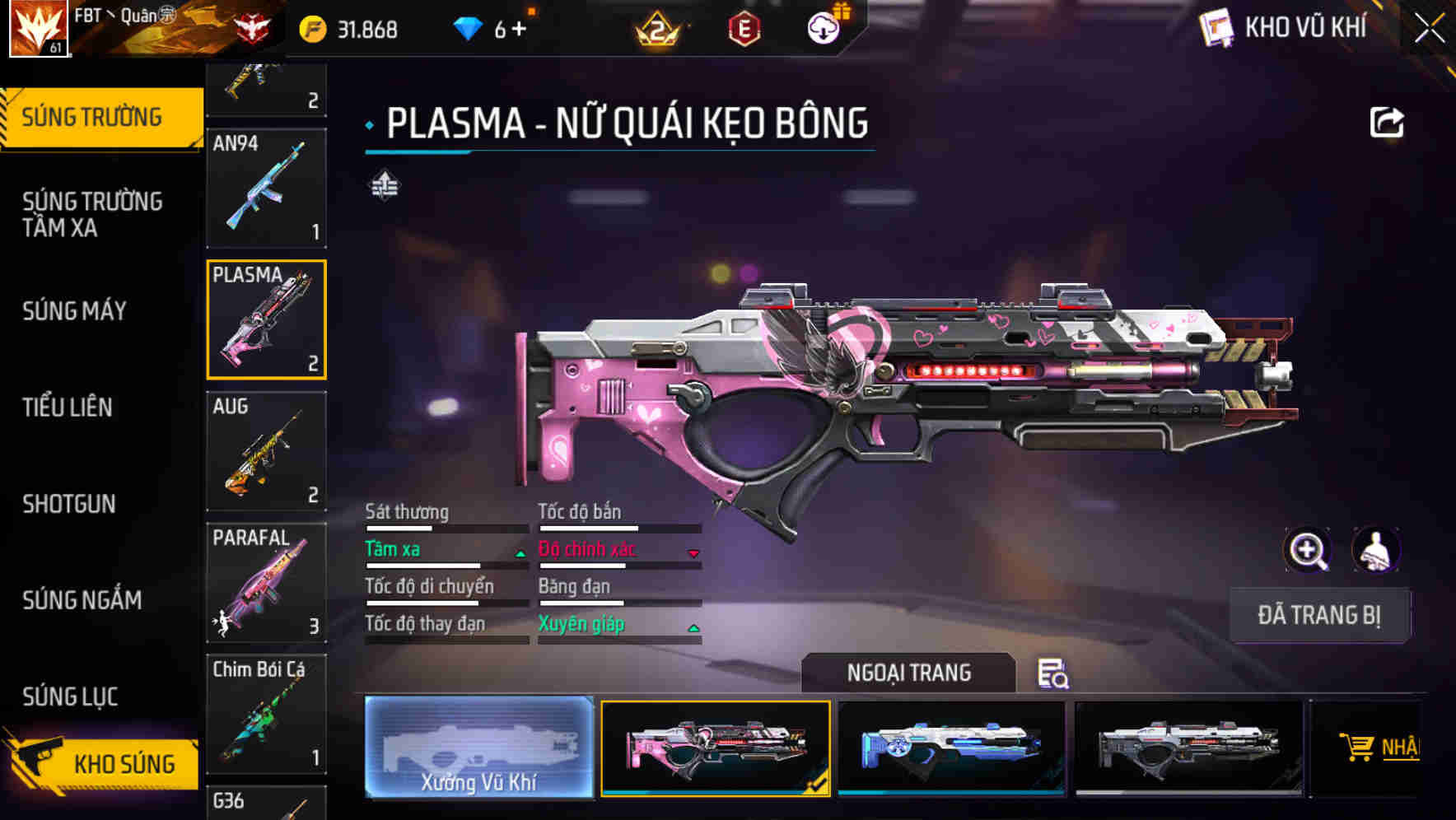Open the Súng Ngắm category
1456x820 pixels.
[x=82, y=599]
